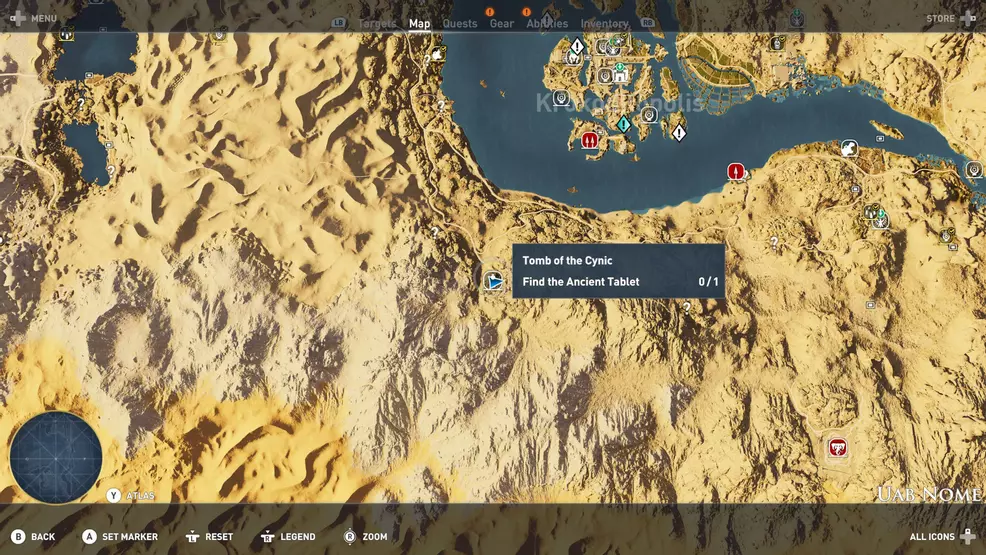Reset the map view

pos(209,537)
